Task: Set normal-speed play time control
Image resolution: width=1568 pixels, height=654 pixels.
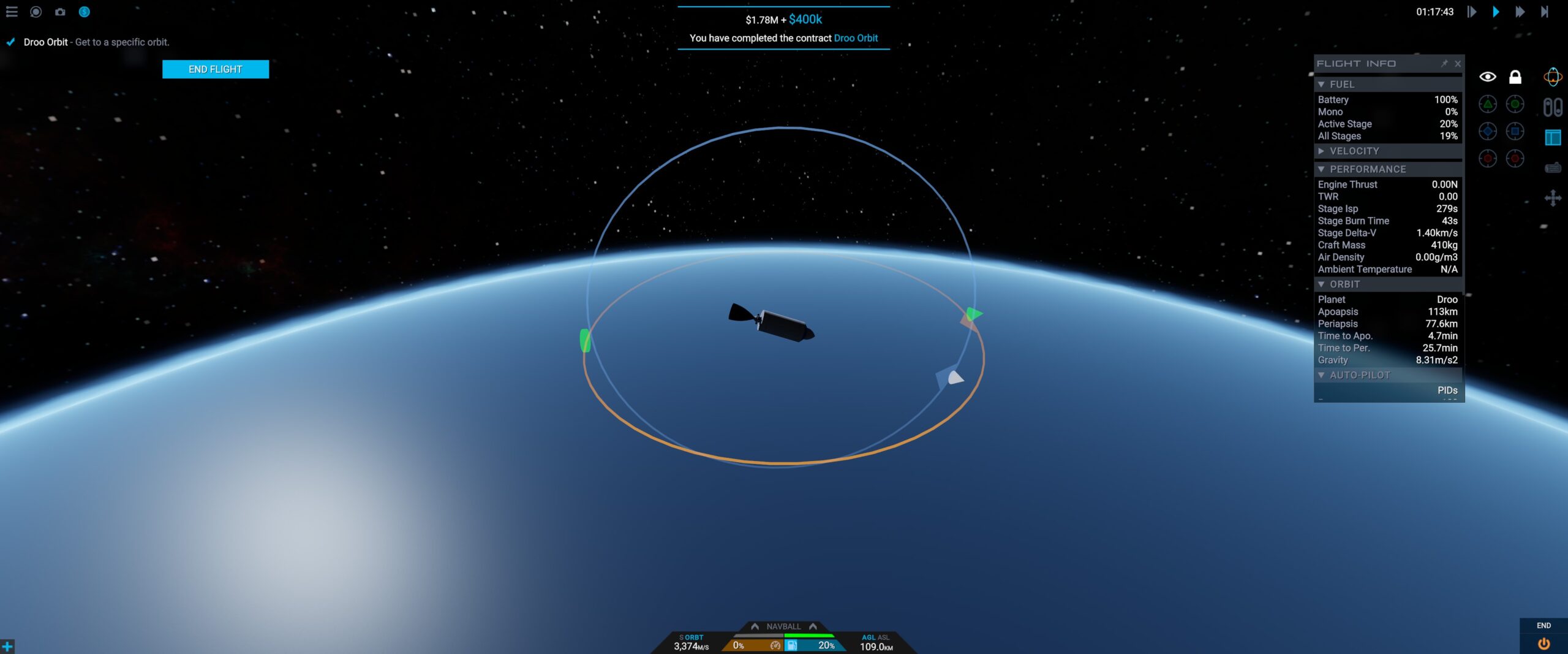Action: [1496, 12]
